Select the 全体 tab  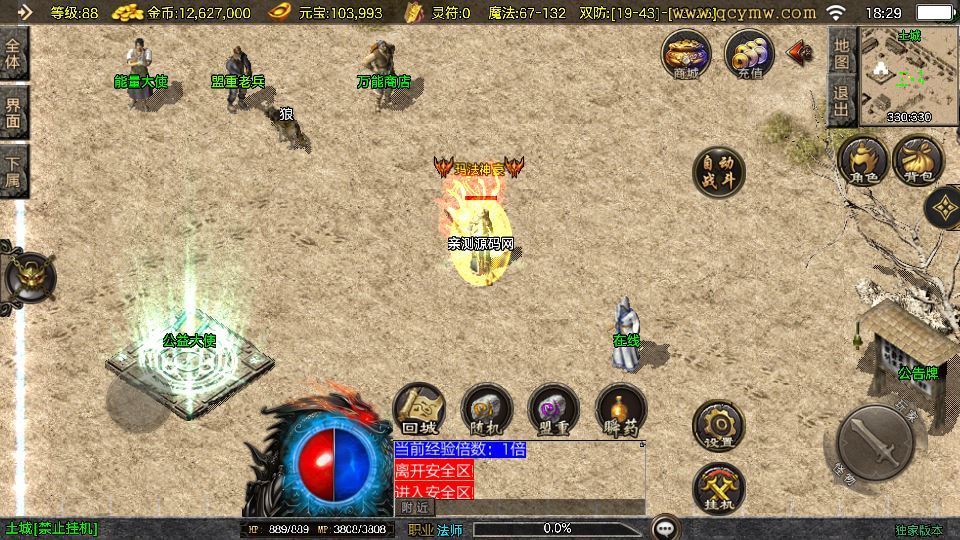tap(14, 54)
